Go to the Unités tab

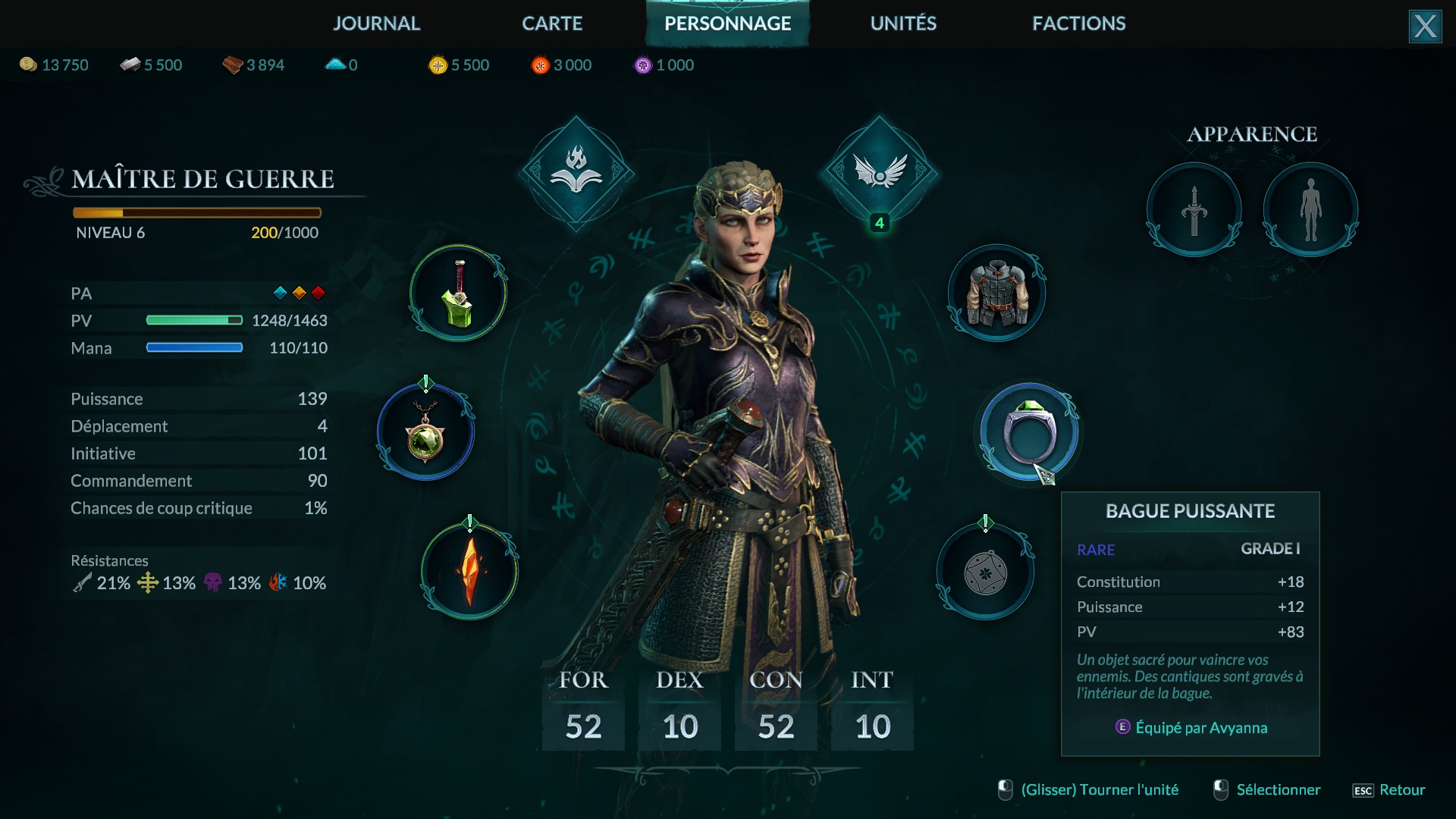coord(903,24)
